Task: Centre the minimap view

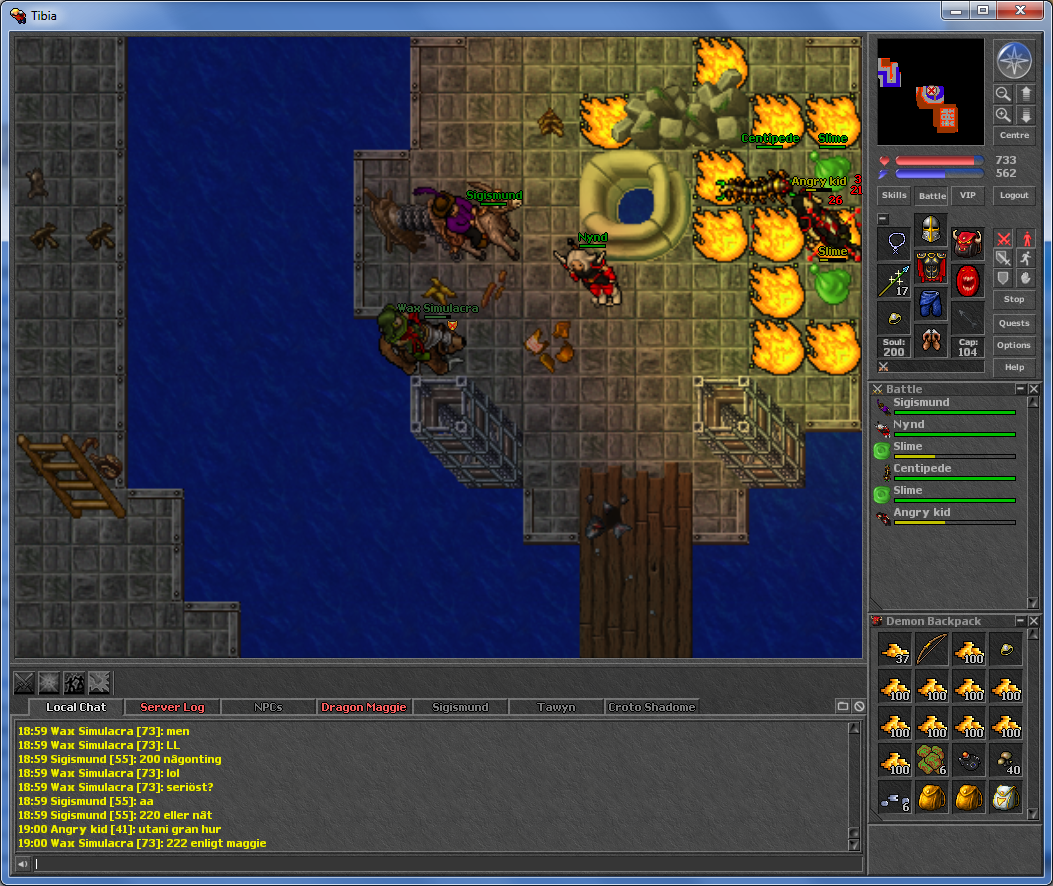Action: pyautogui.click(x=1013, y=135)
